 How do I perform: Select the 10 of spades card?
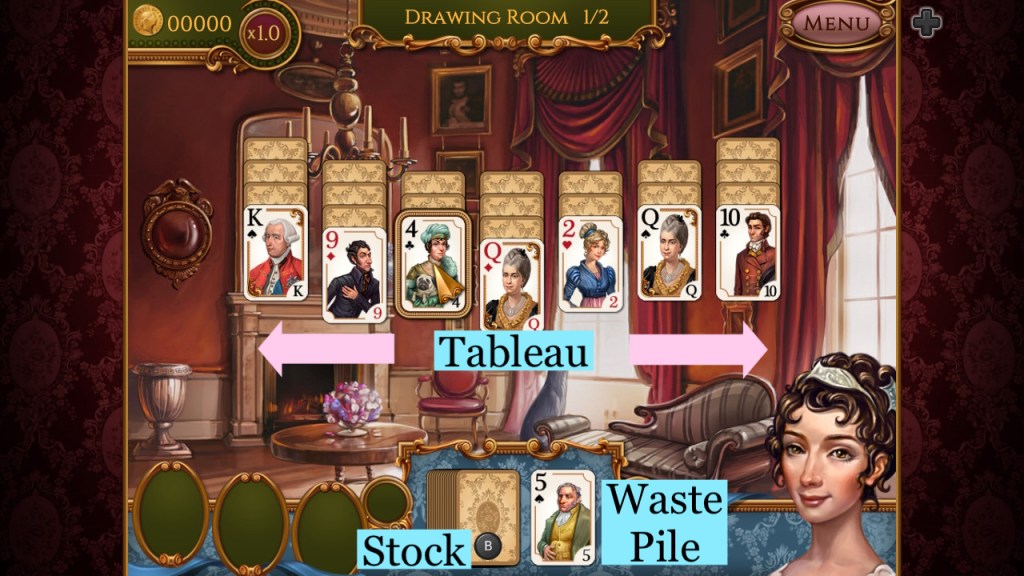pyautogui.click(x=748, y=252)
